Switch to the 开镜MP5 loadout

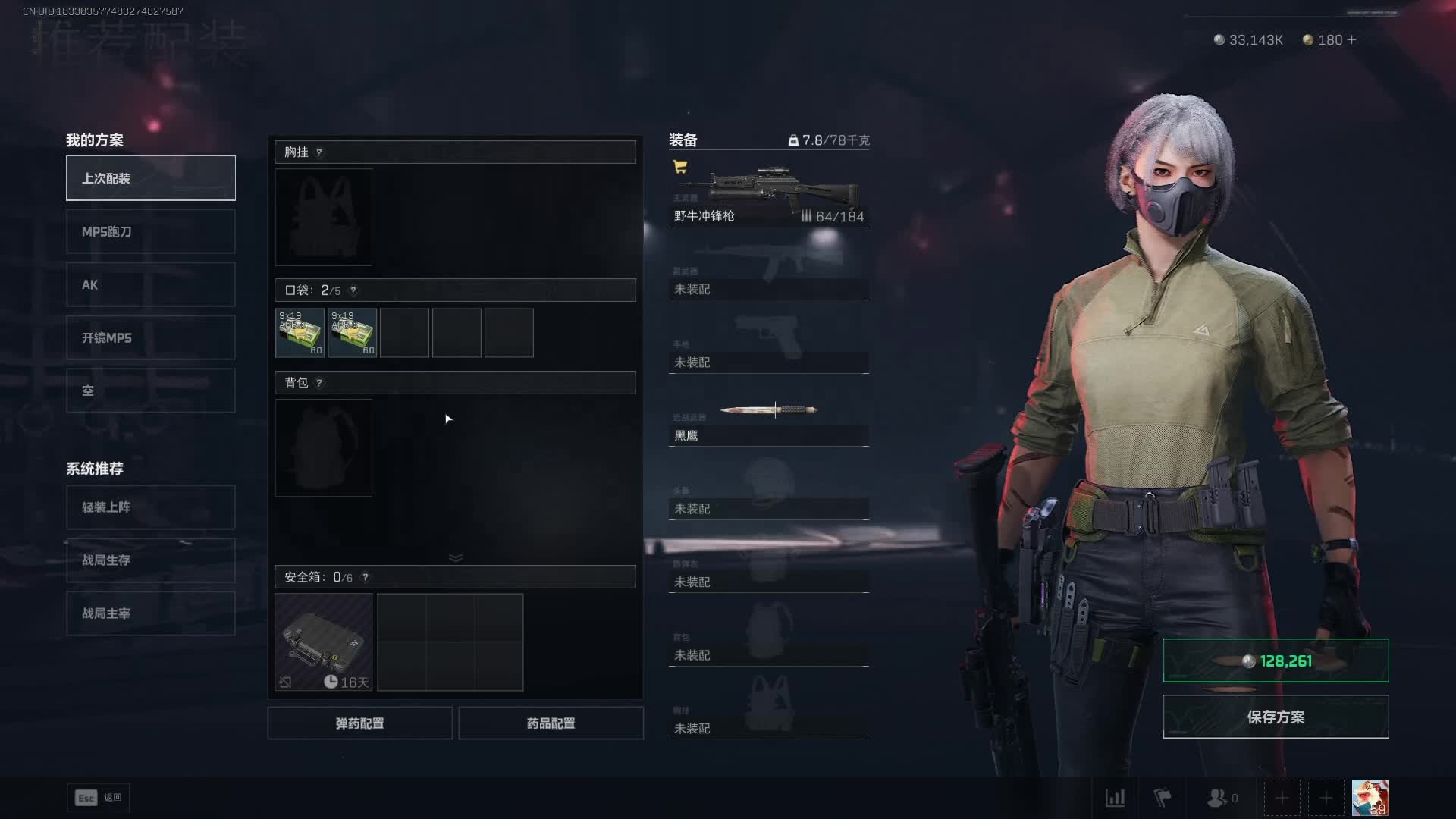point(150,337)
